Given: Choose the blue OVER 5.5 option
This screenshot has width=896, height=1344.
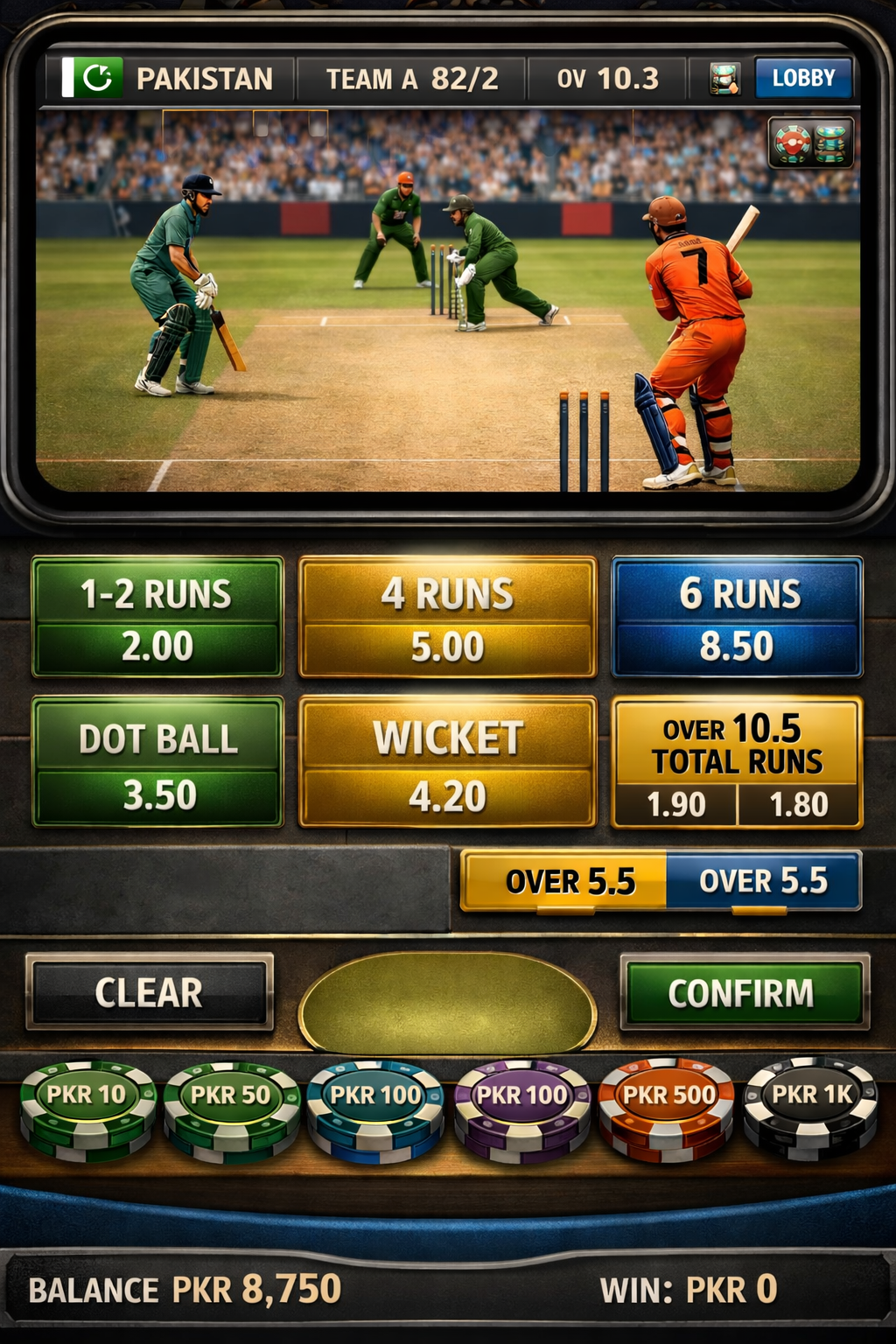Looking at the screenshot, I should (763, 880).
